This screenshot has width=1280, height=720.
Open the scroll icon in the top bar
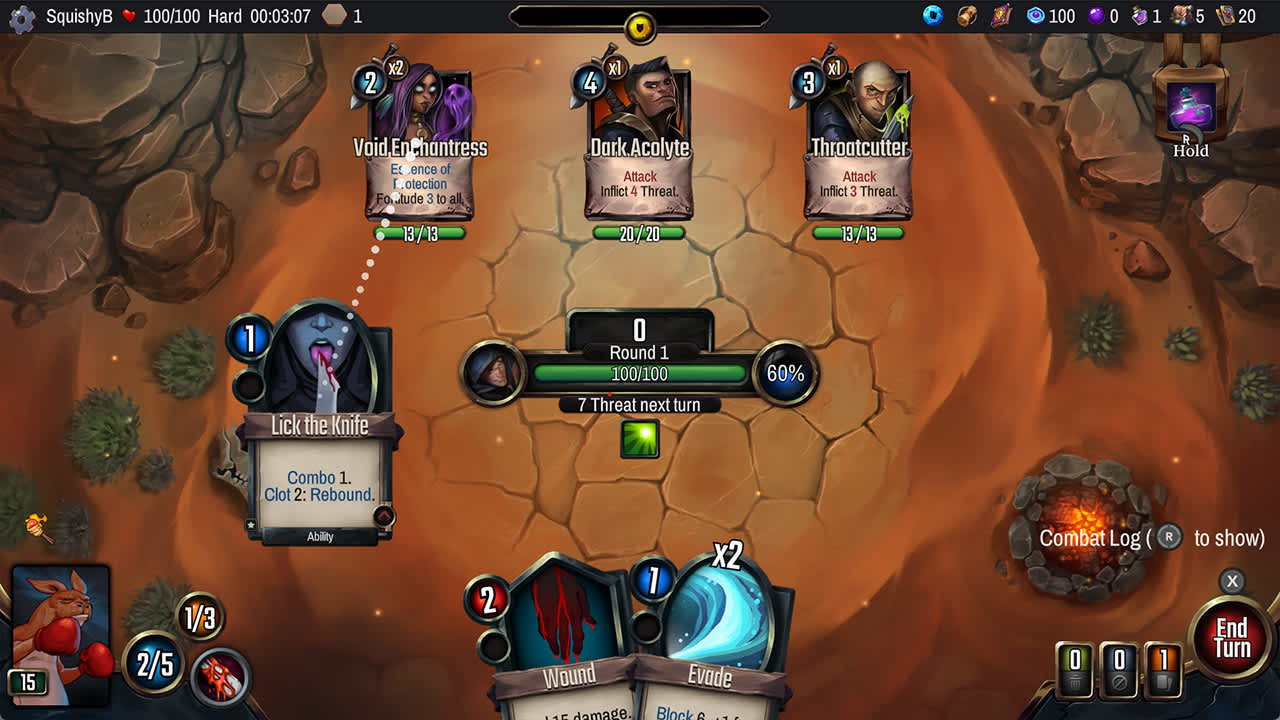coord(967,16)
